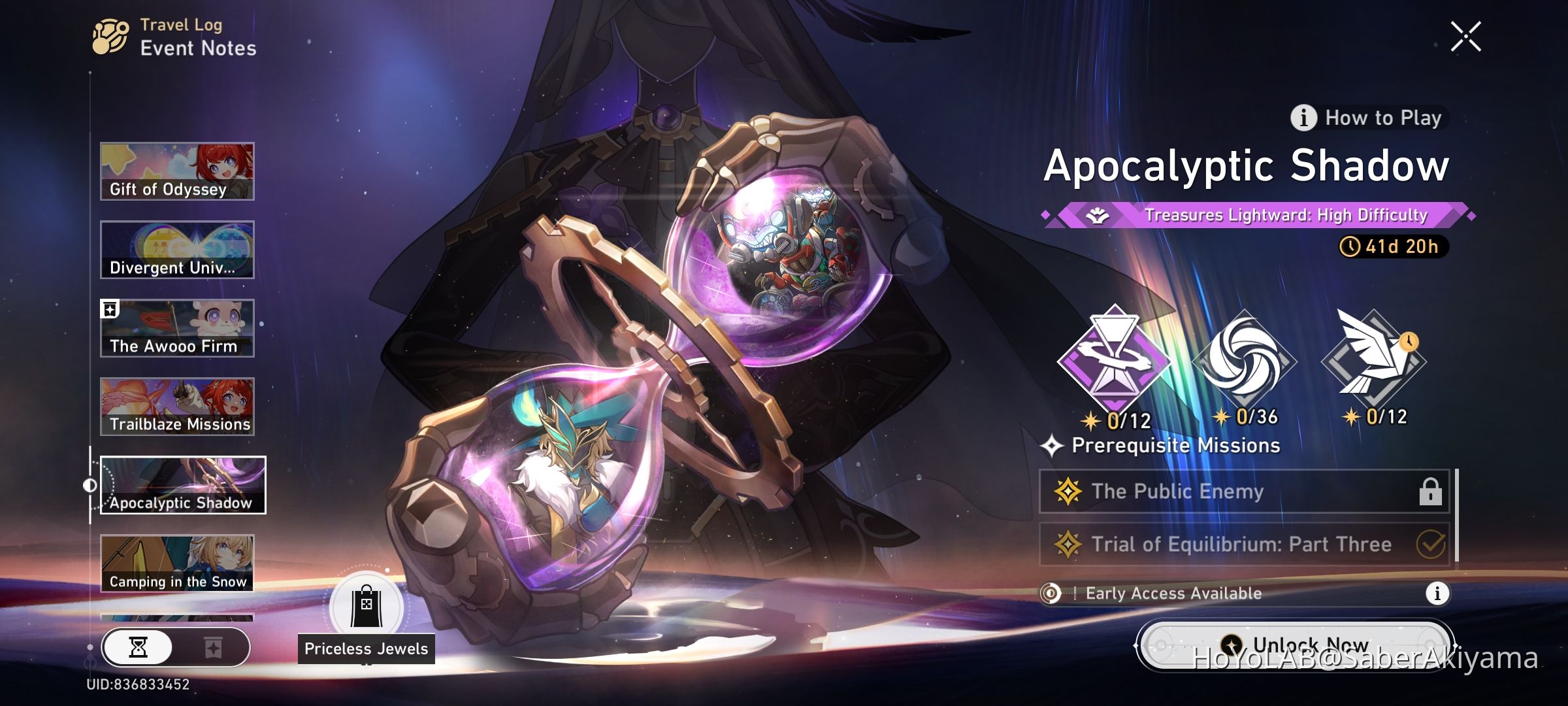Switch to the Trailblaze Missions event entry

(x=176, y=404)
